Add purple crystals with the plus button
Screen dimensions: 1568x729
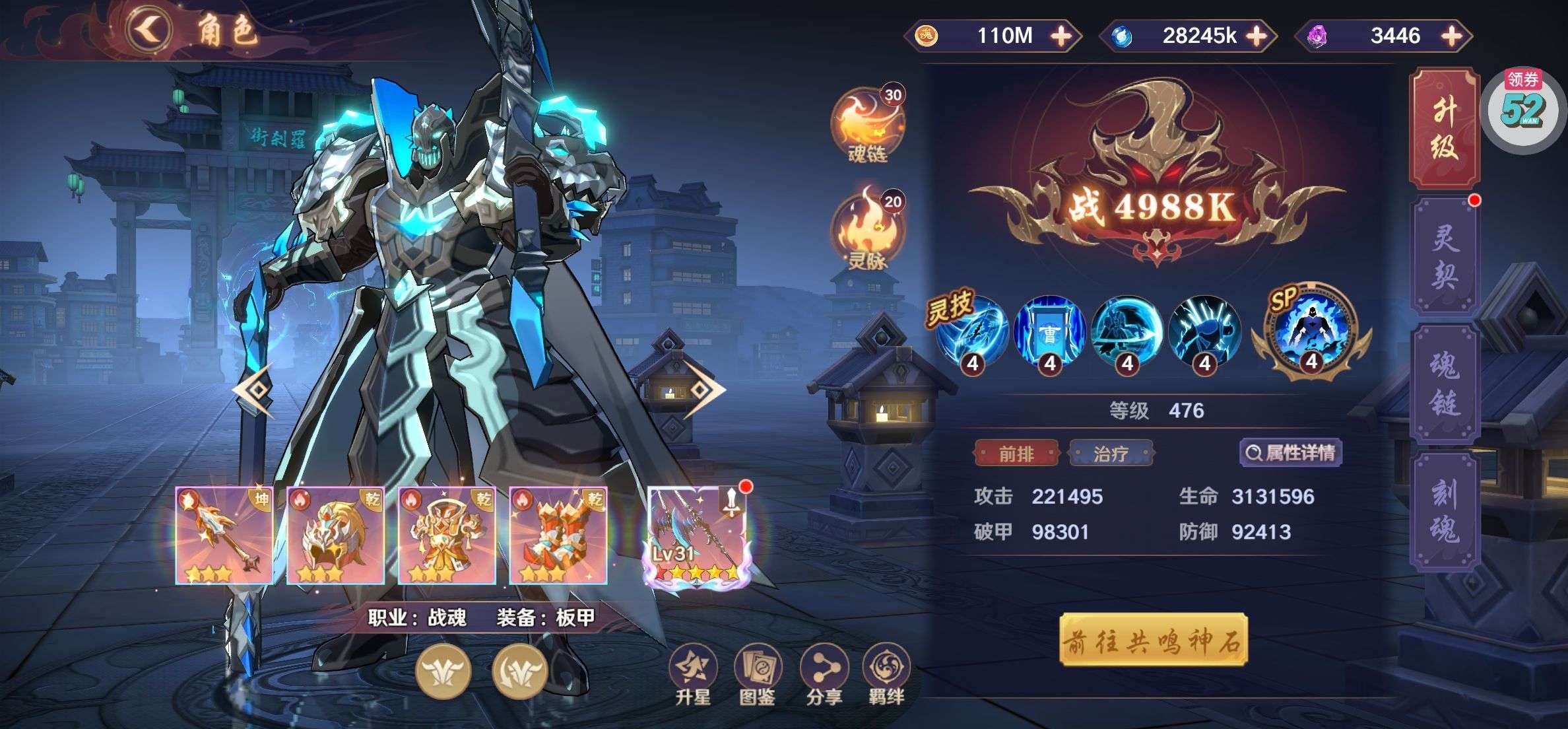coord(1452,36)
